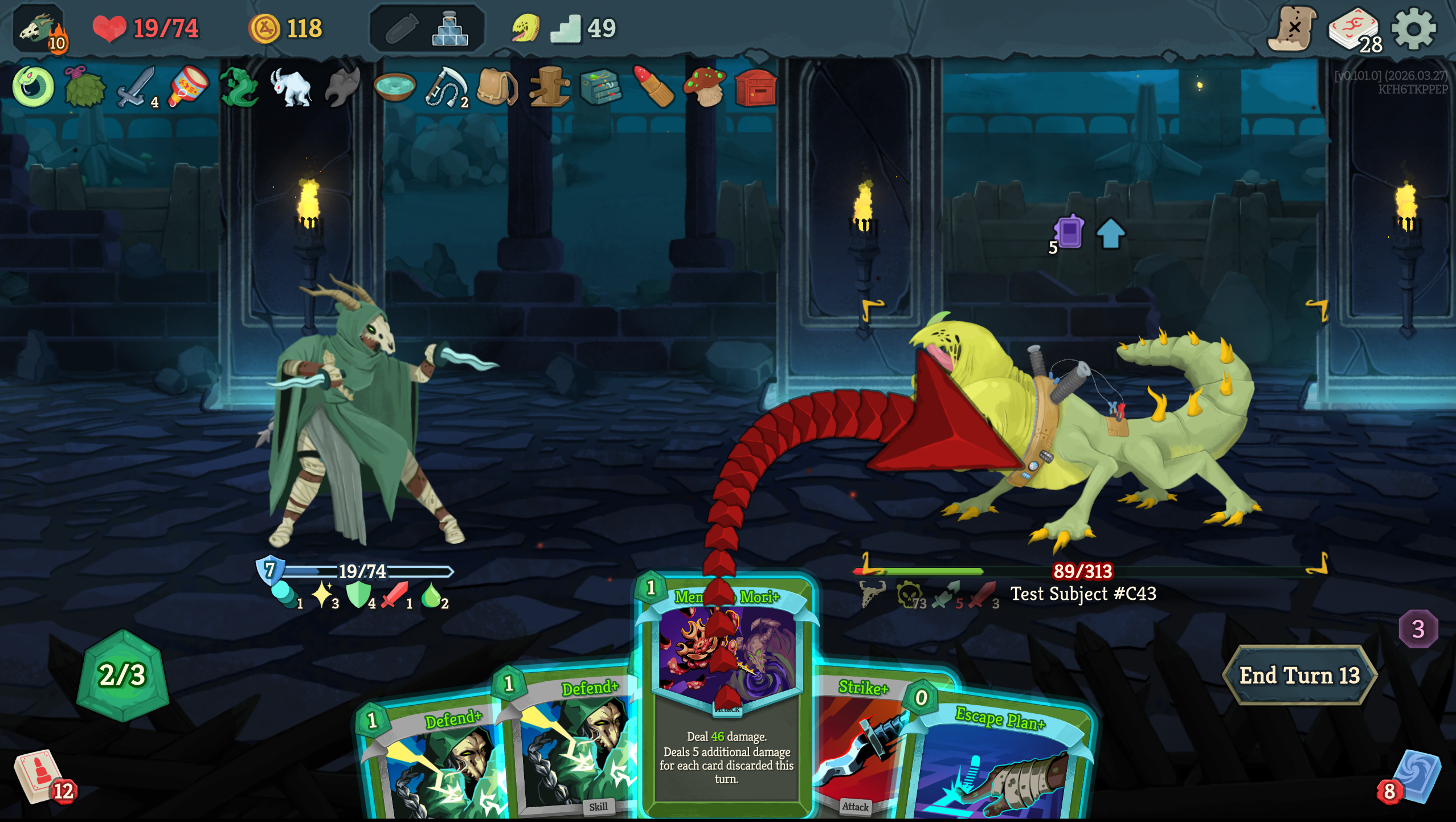Use the potion flask in the potion slot

click(x=450, y=28)
